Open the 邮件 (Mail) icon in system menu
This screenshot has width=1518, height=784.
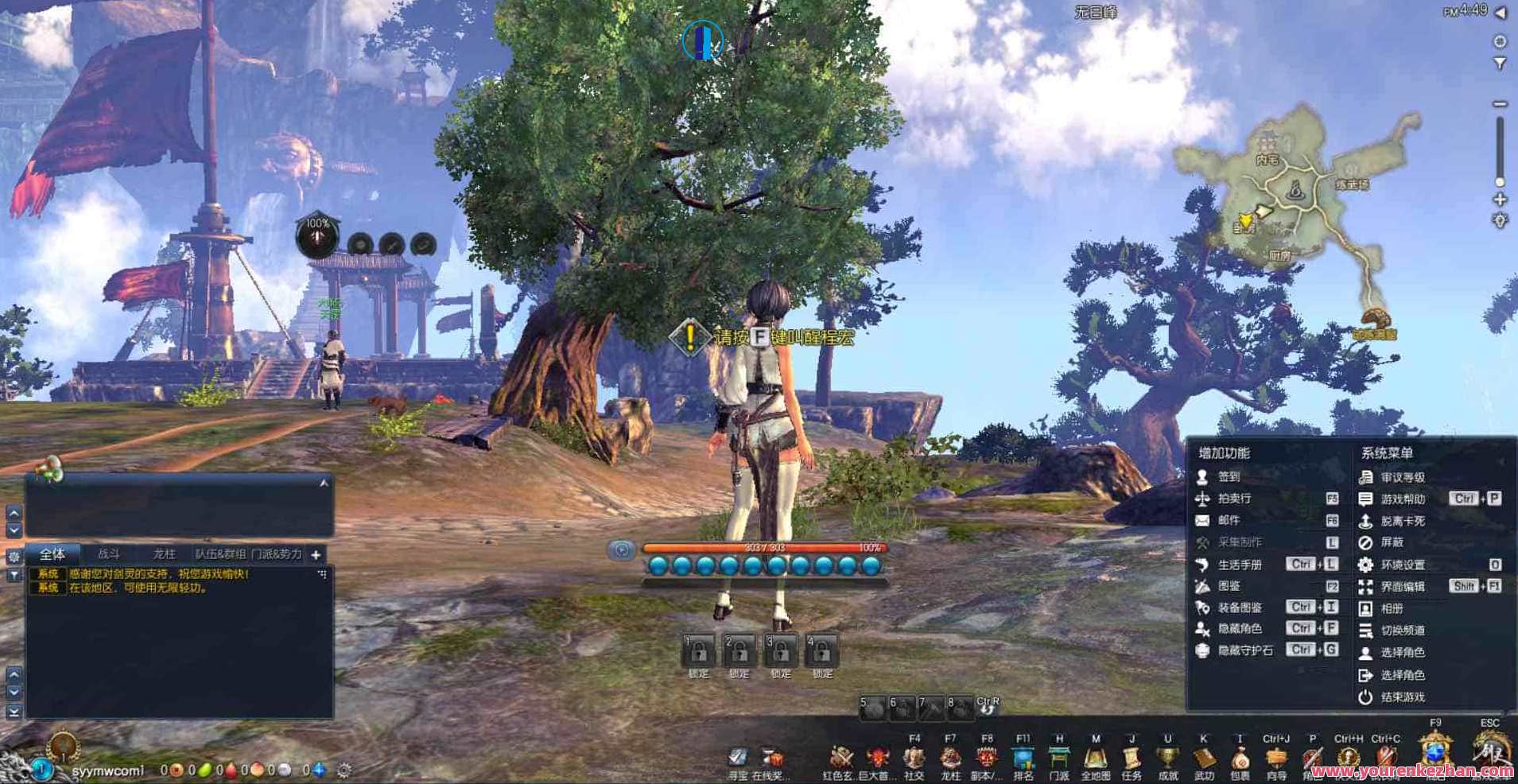pos(1229,522)
